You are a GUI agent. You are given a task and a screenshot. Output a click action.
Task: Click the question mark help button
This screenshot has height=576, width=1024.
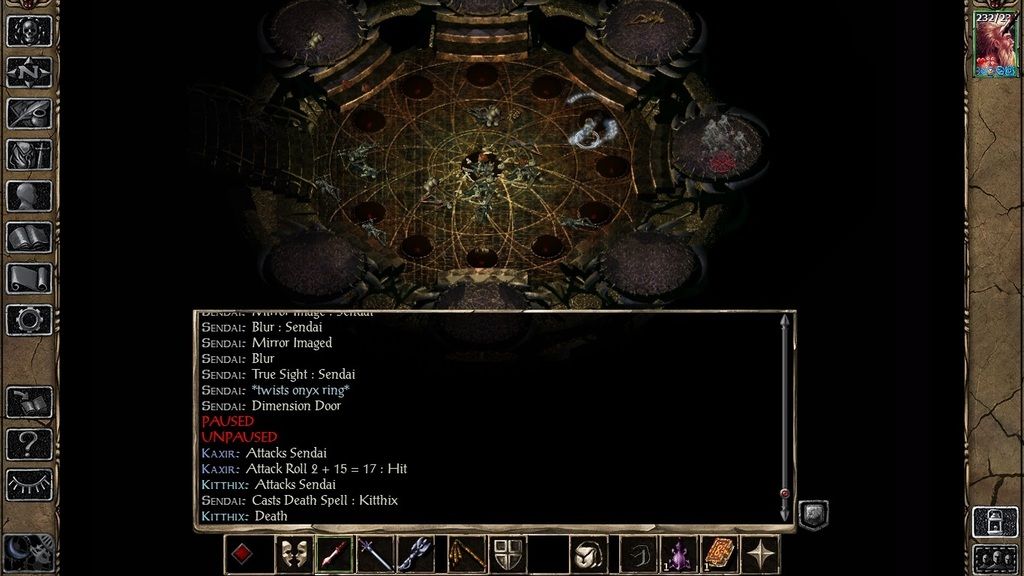pos(29,443)
